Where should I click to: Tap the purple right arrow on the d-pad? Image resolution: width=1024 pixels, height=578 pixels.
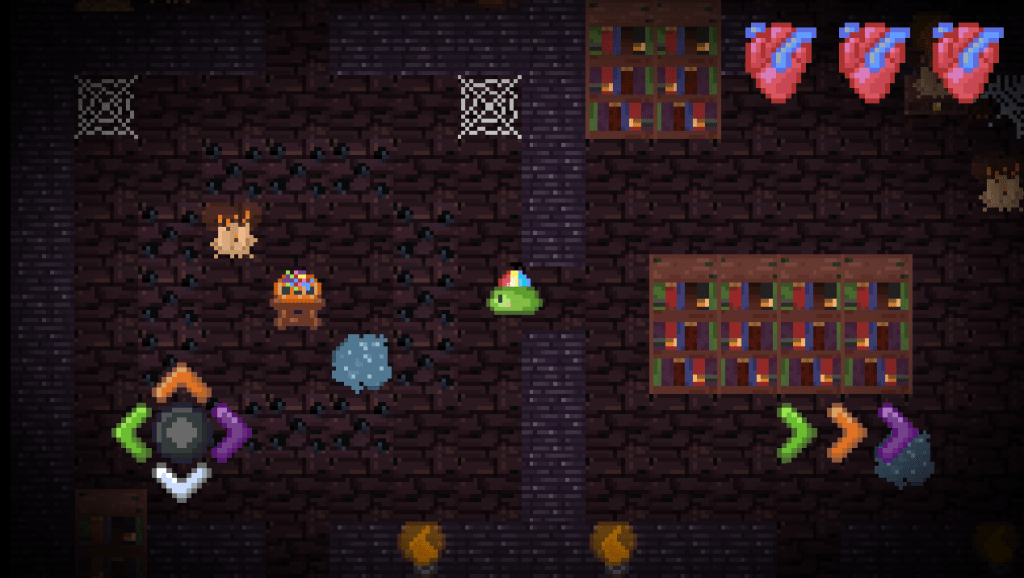[x=231, y=433]
